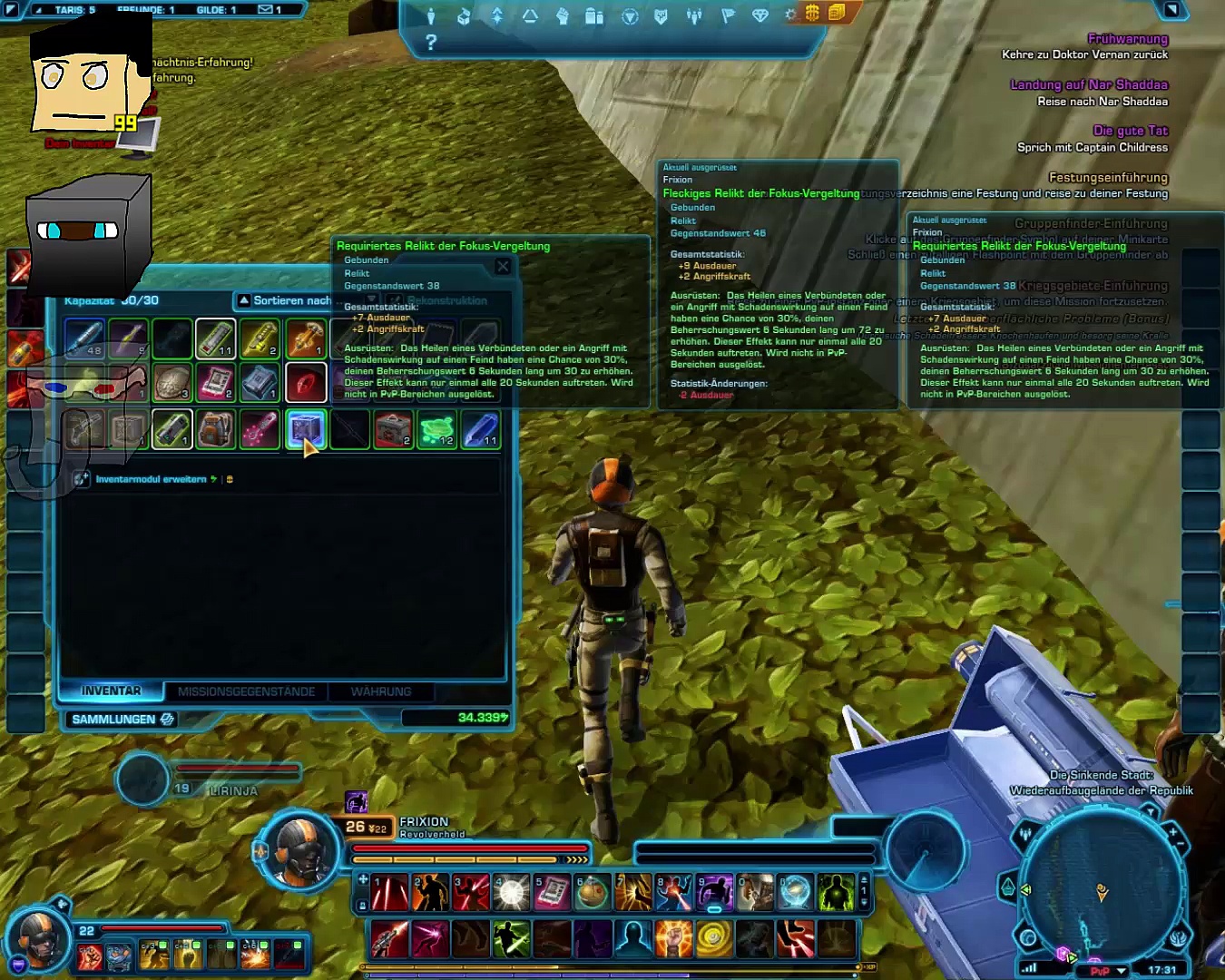Viewport: 1225px width, 980px height.
Task: Click Inventarmodul erweitern
Action: pyautogui.click(x=152, y=479)
